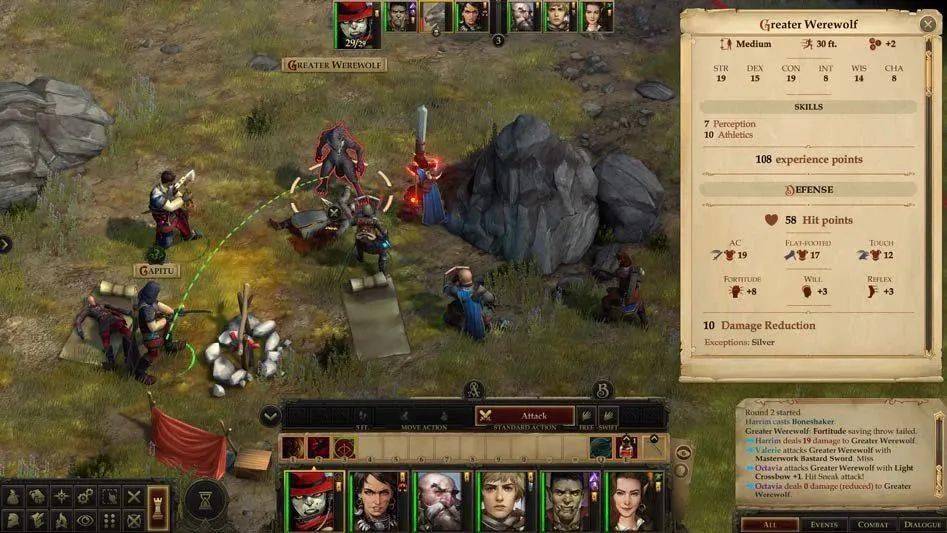947x533 pixels.
Task: Select the green-skinned half-orc party portrait
Action: [568, 499]
